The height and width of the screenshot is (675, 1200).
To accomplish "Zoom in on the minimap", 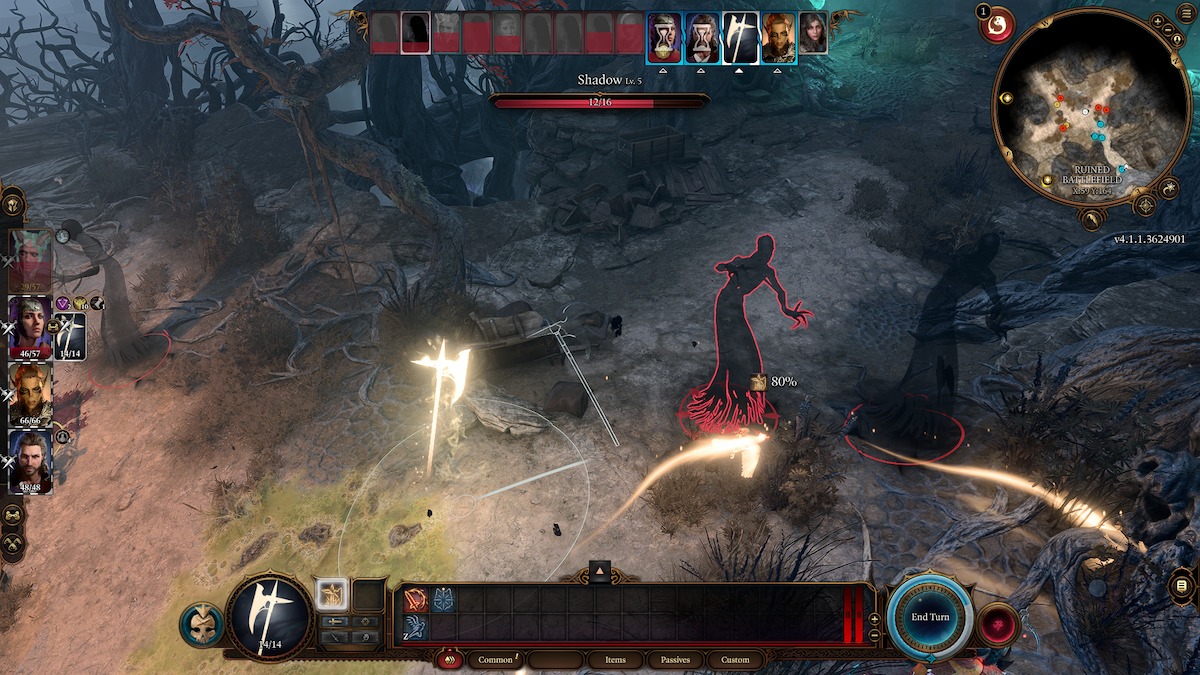I will (1157, 20).
